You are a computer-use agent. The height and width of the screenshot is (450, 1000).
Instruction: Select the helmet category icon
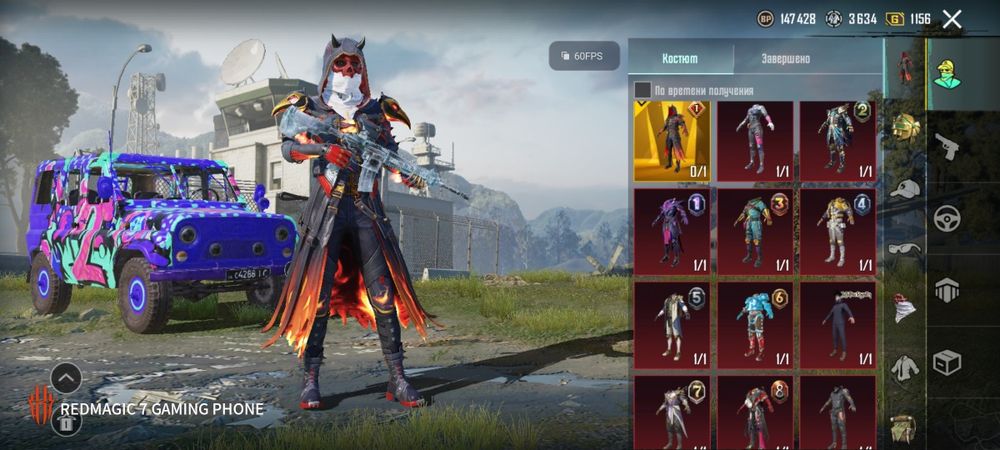(905, 127)
